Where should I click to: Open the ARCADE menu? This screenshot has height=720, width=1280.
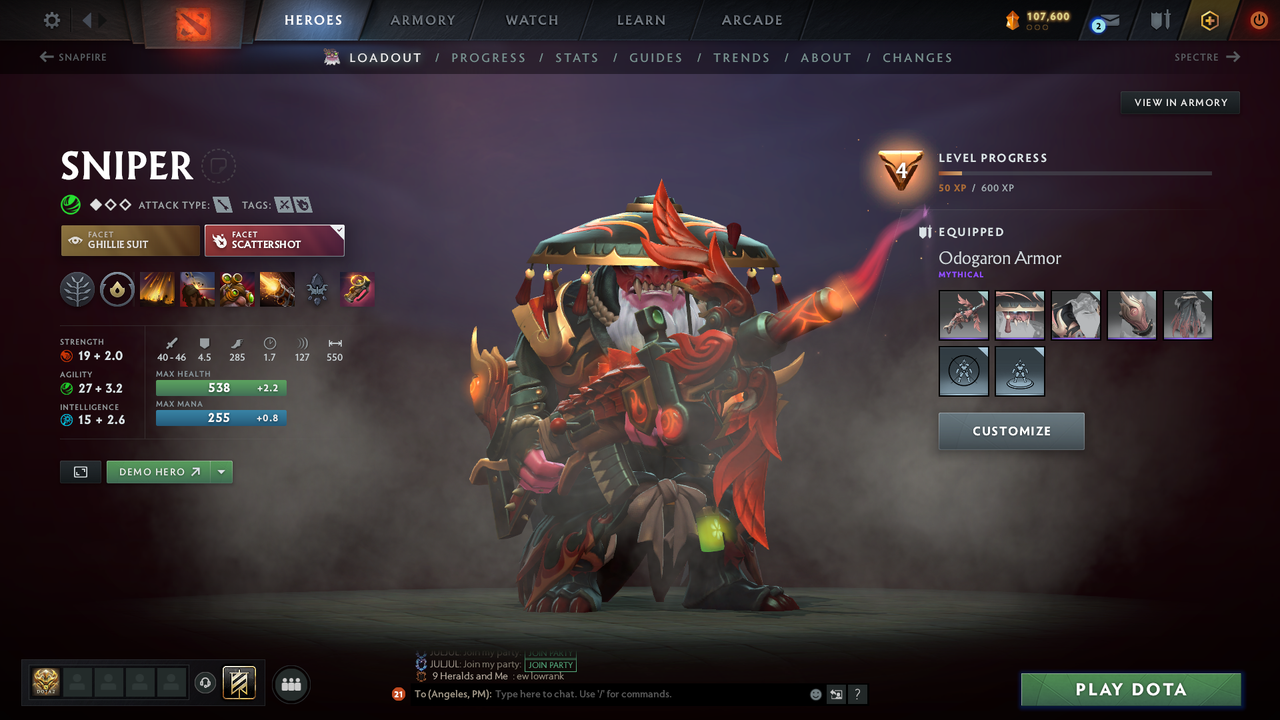751,19
